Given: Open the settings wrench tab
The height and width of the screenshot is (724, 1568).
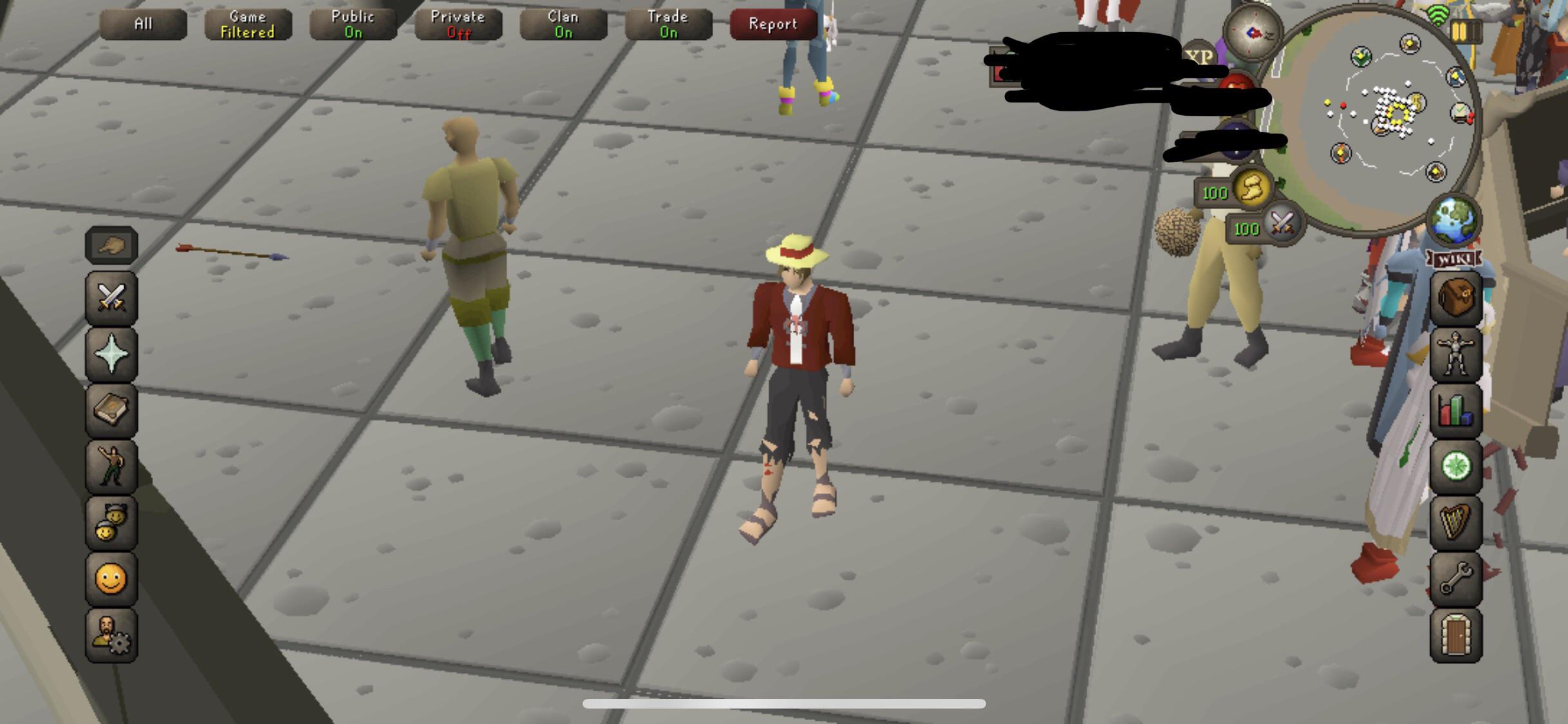Looking at the screenshot, I should coord(1457,577).
